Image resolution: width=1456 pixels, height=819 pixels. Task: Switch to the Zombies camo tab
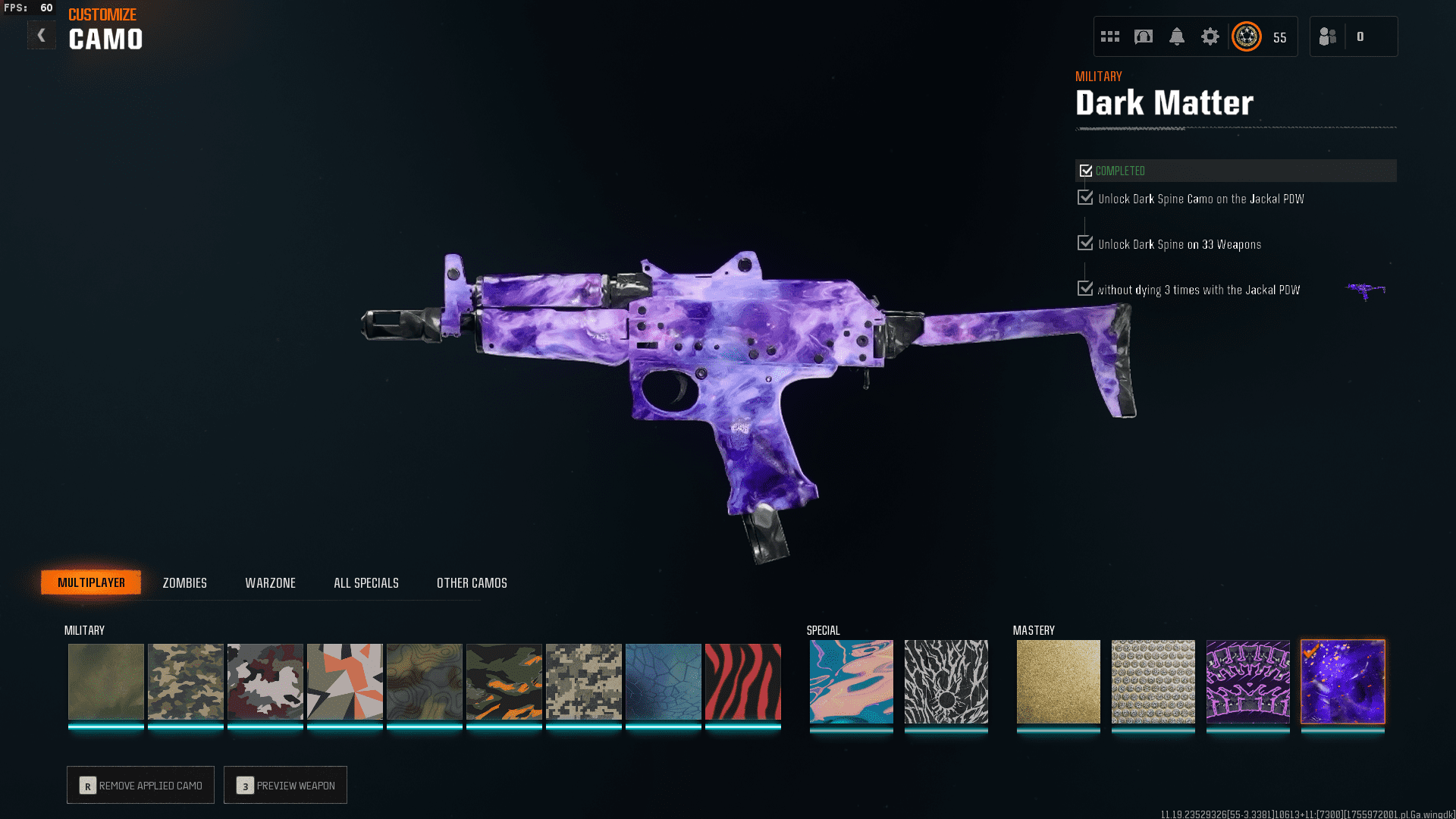pos(184,582)
